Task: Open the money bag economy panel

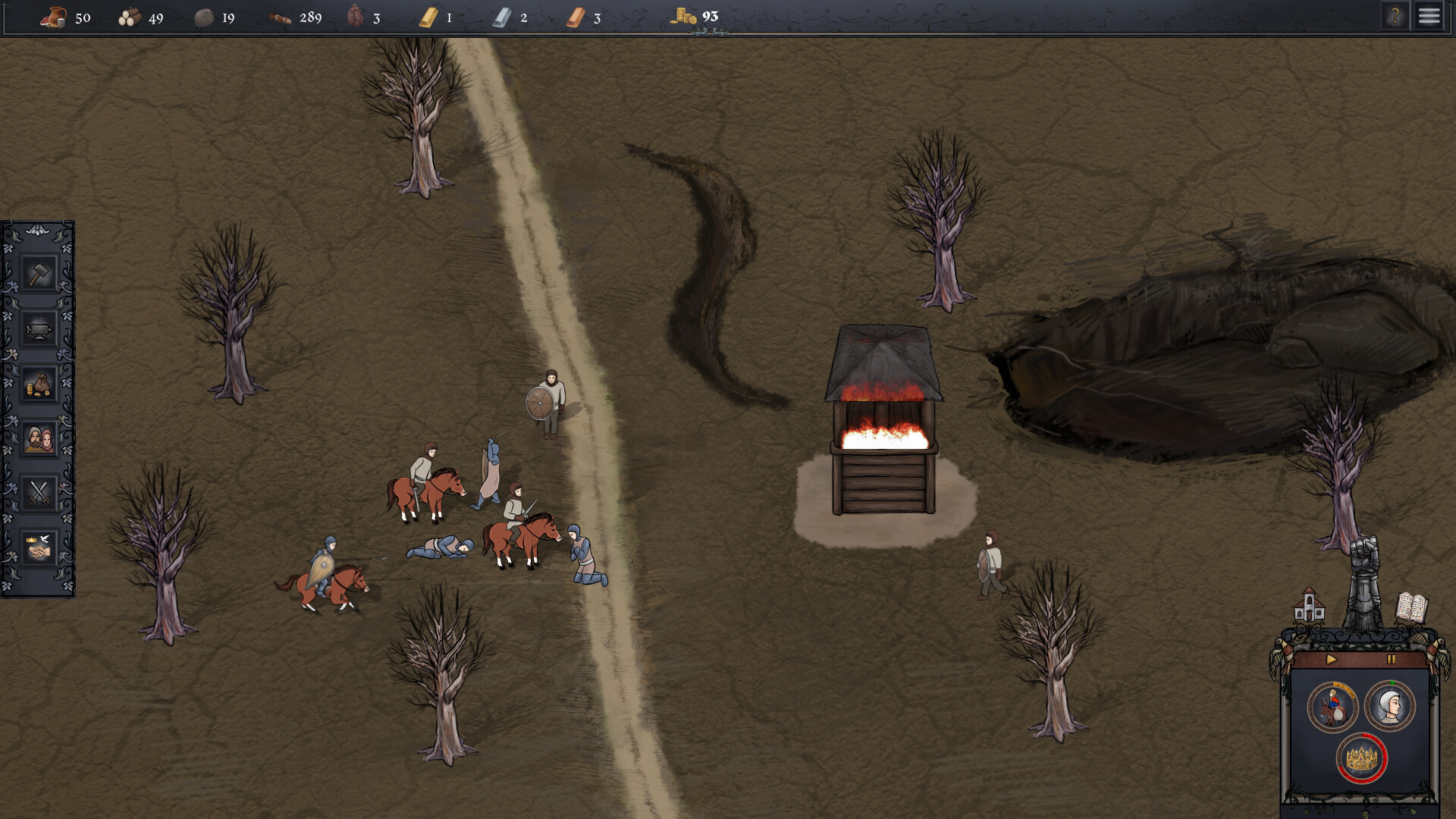Action: pos(39,384)
